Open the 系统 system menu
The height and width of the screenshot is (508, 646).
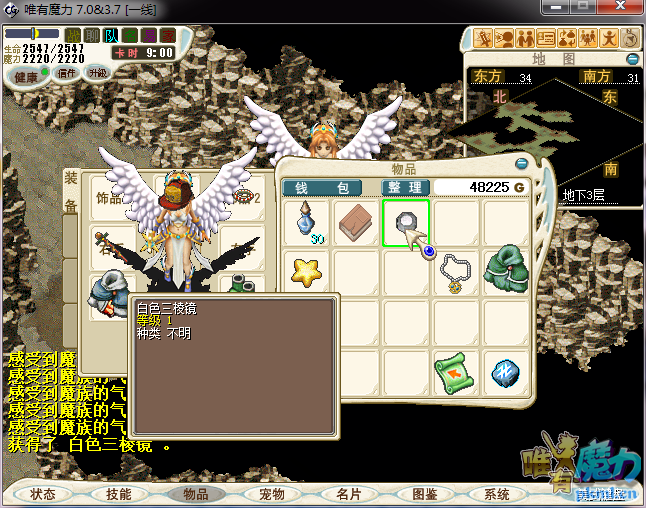click(x=497, y=494)
